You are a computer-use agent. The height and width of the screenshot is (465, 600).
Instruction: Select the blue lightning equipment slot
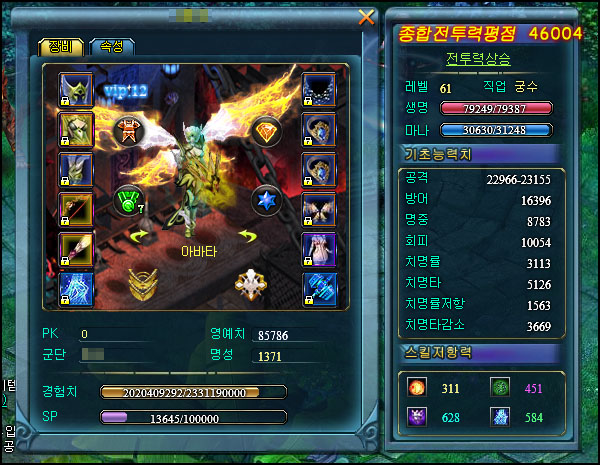click(x=76, y=288)
